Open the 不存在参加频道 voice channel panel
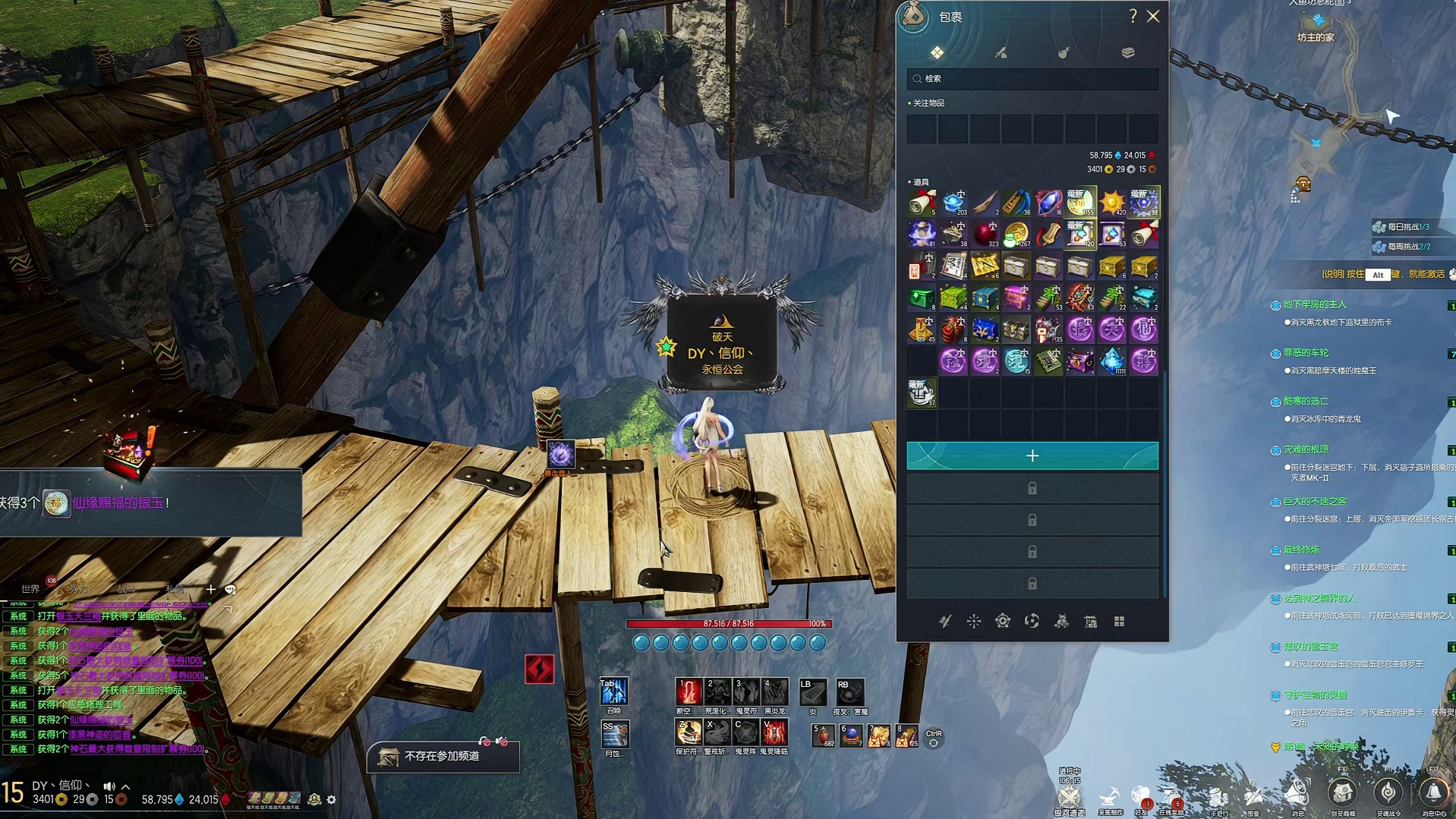The height and width of the screenshot is (819, 1456). click(442, 757)
